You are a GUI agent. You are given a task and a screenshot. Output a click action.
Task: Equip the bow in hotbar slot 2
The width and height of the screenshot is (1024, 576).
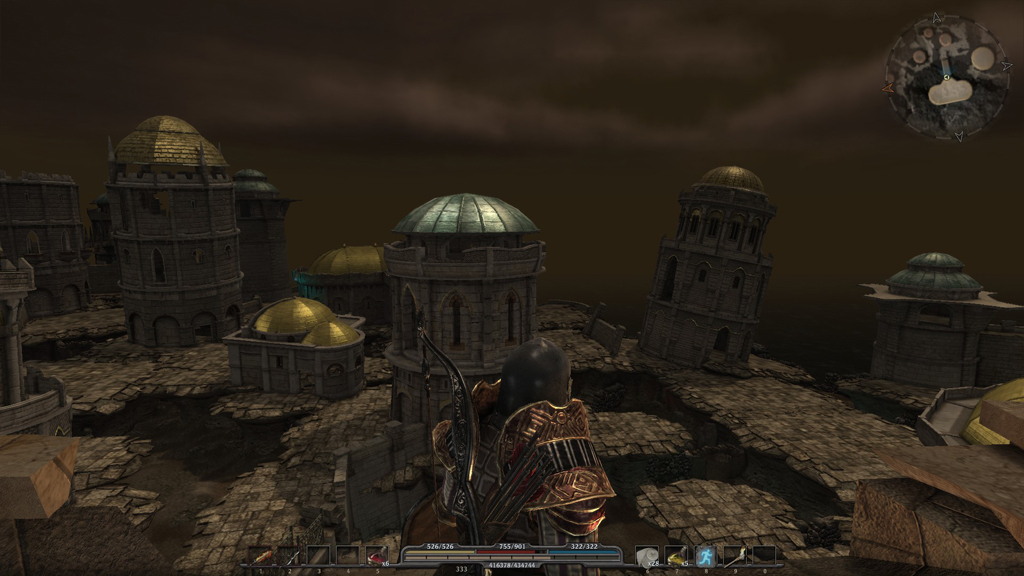pyautogui.click(x=289, y=555)
